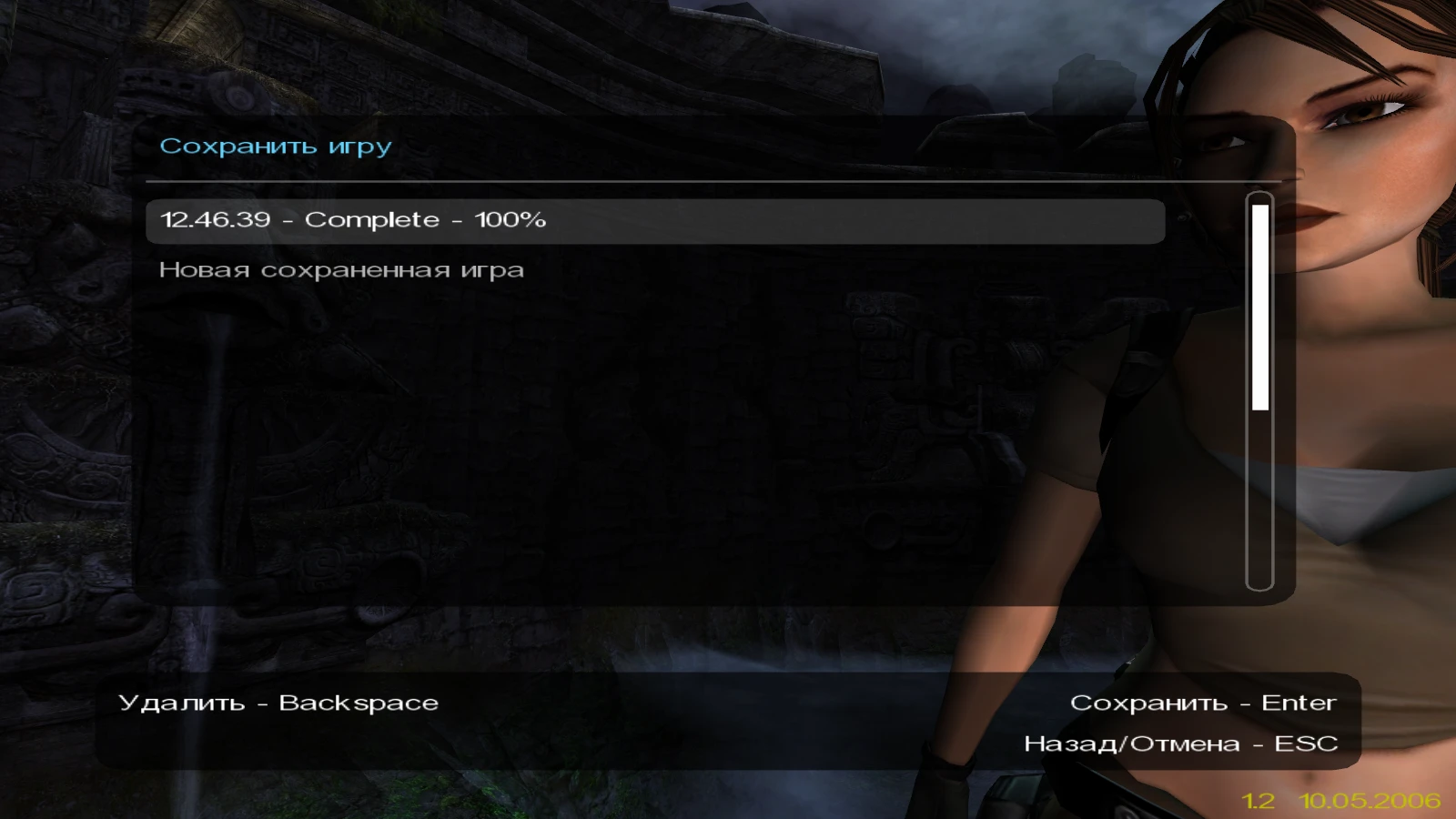Choose "Новая сохраненная игра" to create new save
The width and height of the screenshot is (1456, 819).
(339, 269)
